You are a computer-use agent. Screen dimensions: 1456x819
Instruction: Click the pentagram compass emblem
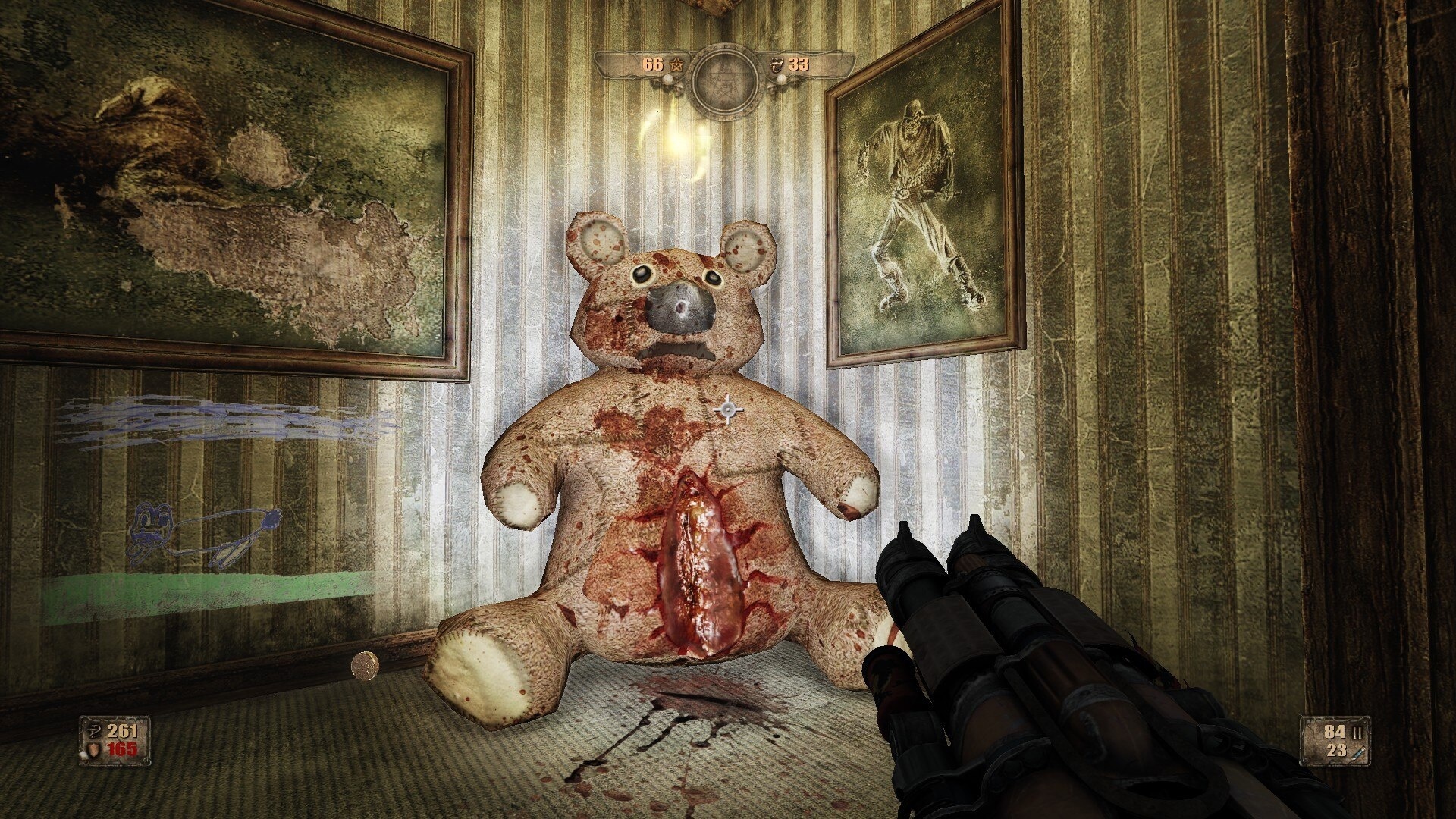point(724,74)
